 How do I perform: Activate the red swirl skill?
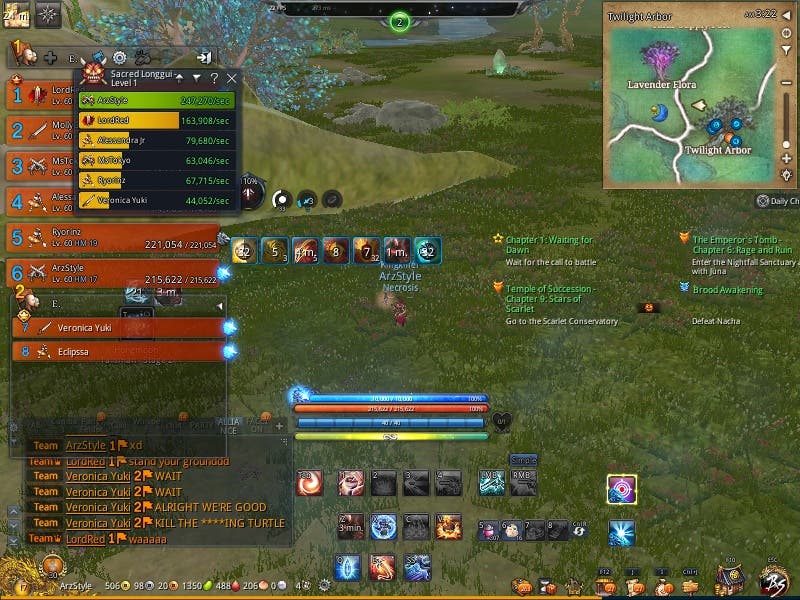point(310,483)
